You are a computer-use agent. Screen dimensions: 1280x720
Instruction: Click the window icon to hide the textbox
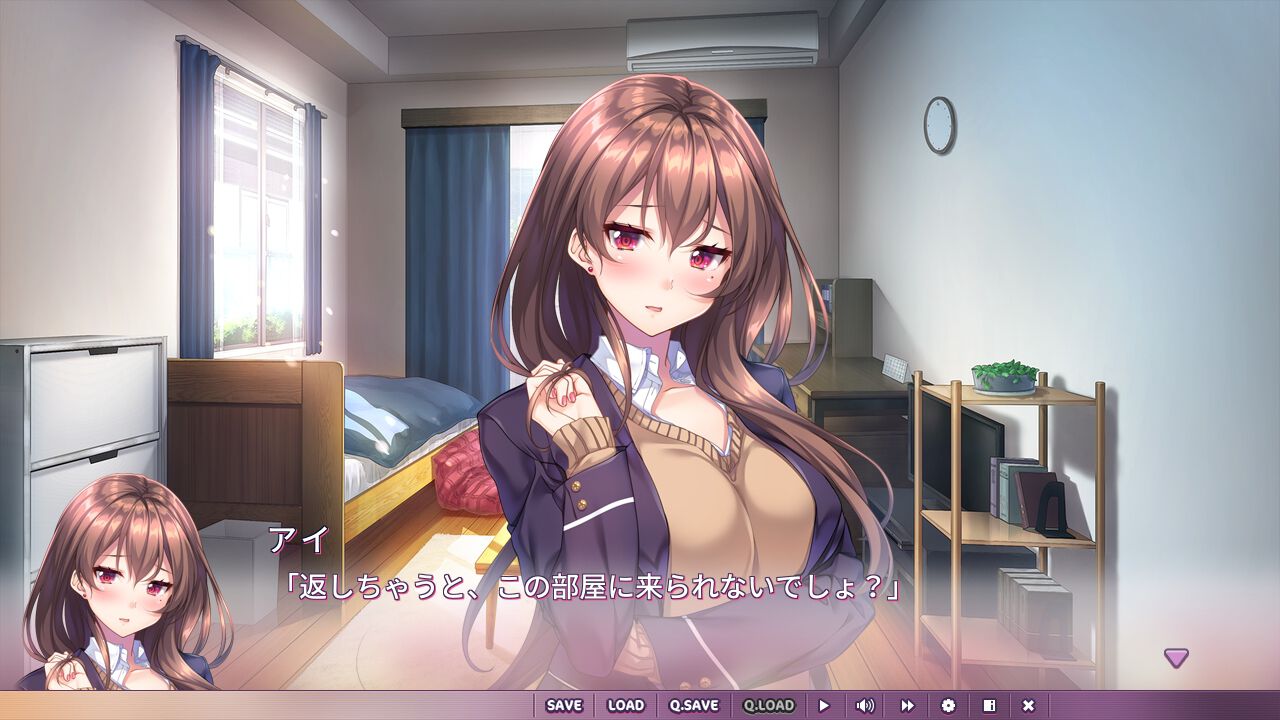click(x=990, y=705)
